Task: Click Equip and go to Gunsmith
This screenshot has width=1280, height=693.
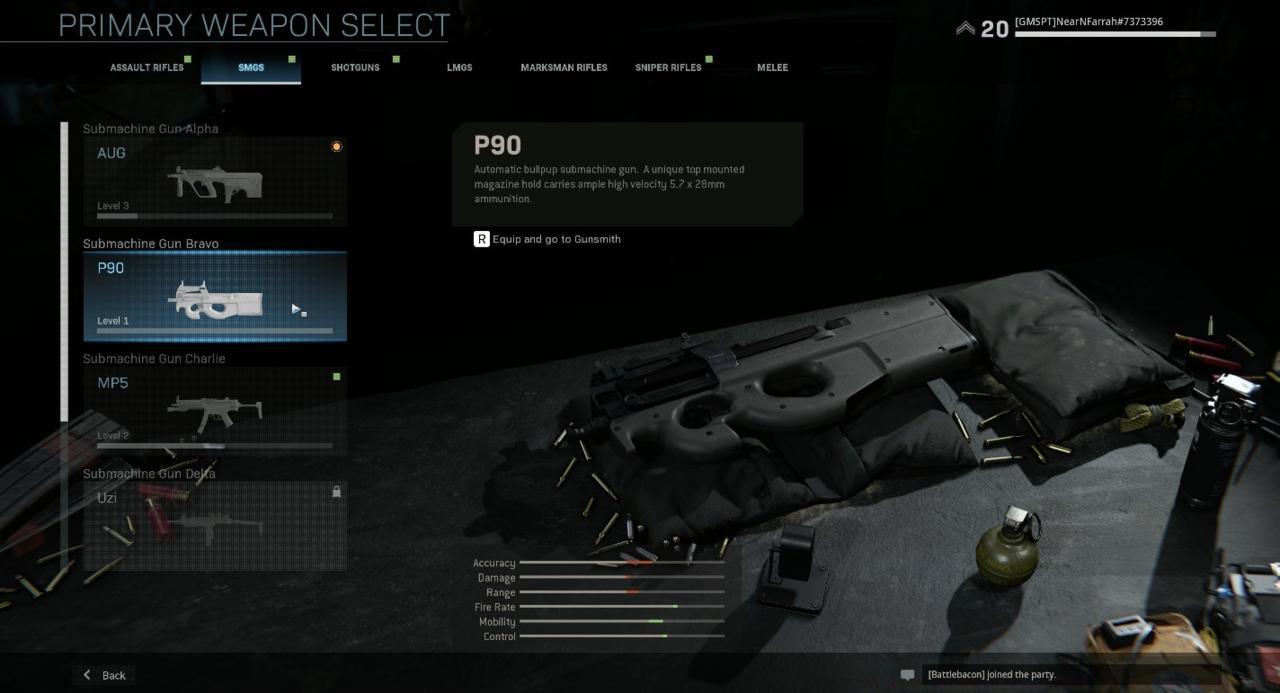Action: click(547, 239)
